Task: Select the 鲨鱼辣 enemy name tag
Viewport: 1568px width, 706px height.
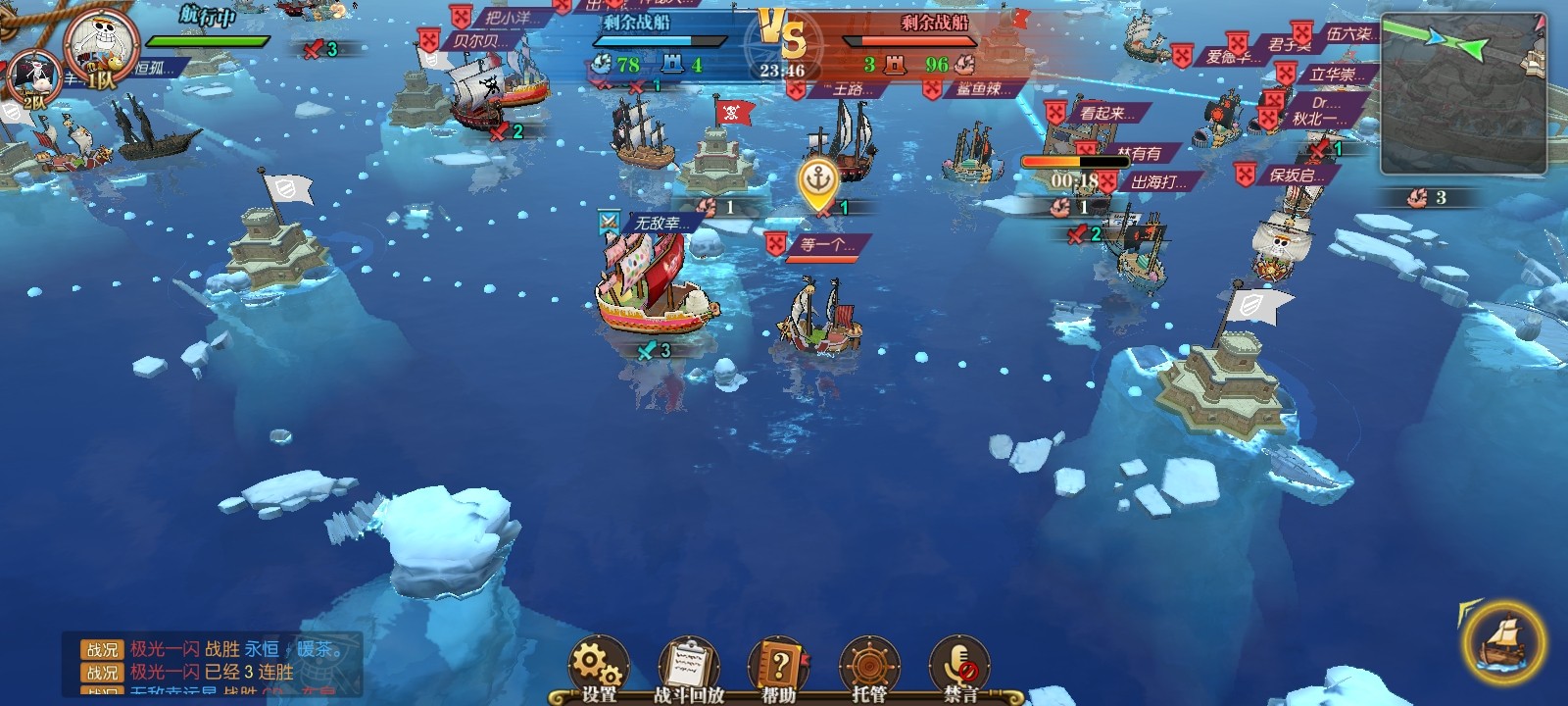Action: (976, 89)
